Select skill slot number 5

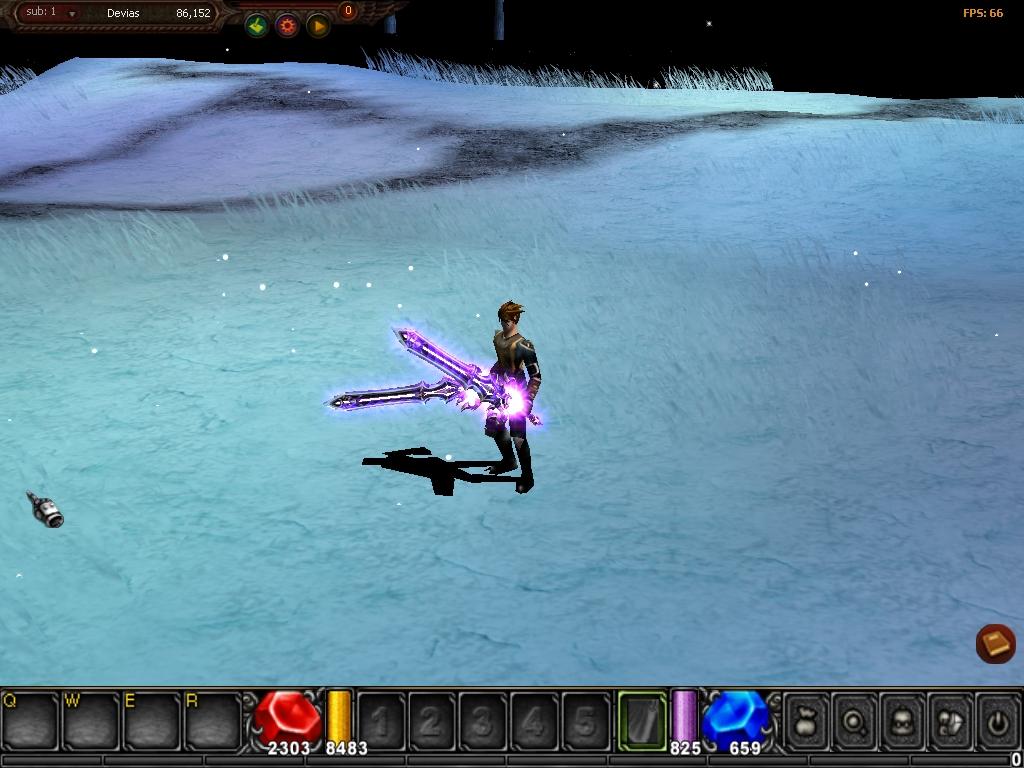tap(585, 721)
